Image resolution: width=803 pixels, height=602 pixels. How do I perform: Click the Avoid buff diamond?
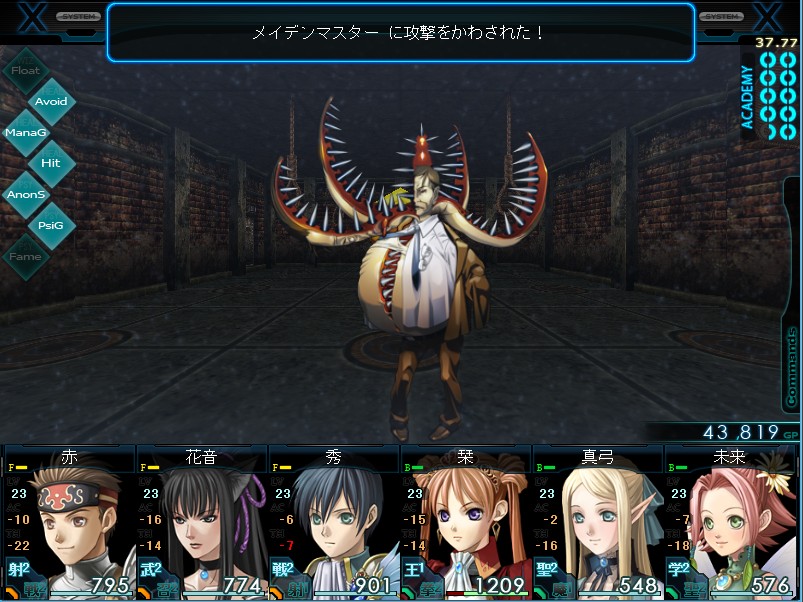(x=51, y=101)
